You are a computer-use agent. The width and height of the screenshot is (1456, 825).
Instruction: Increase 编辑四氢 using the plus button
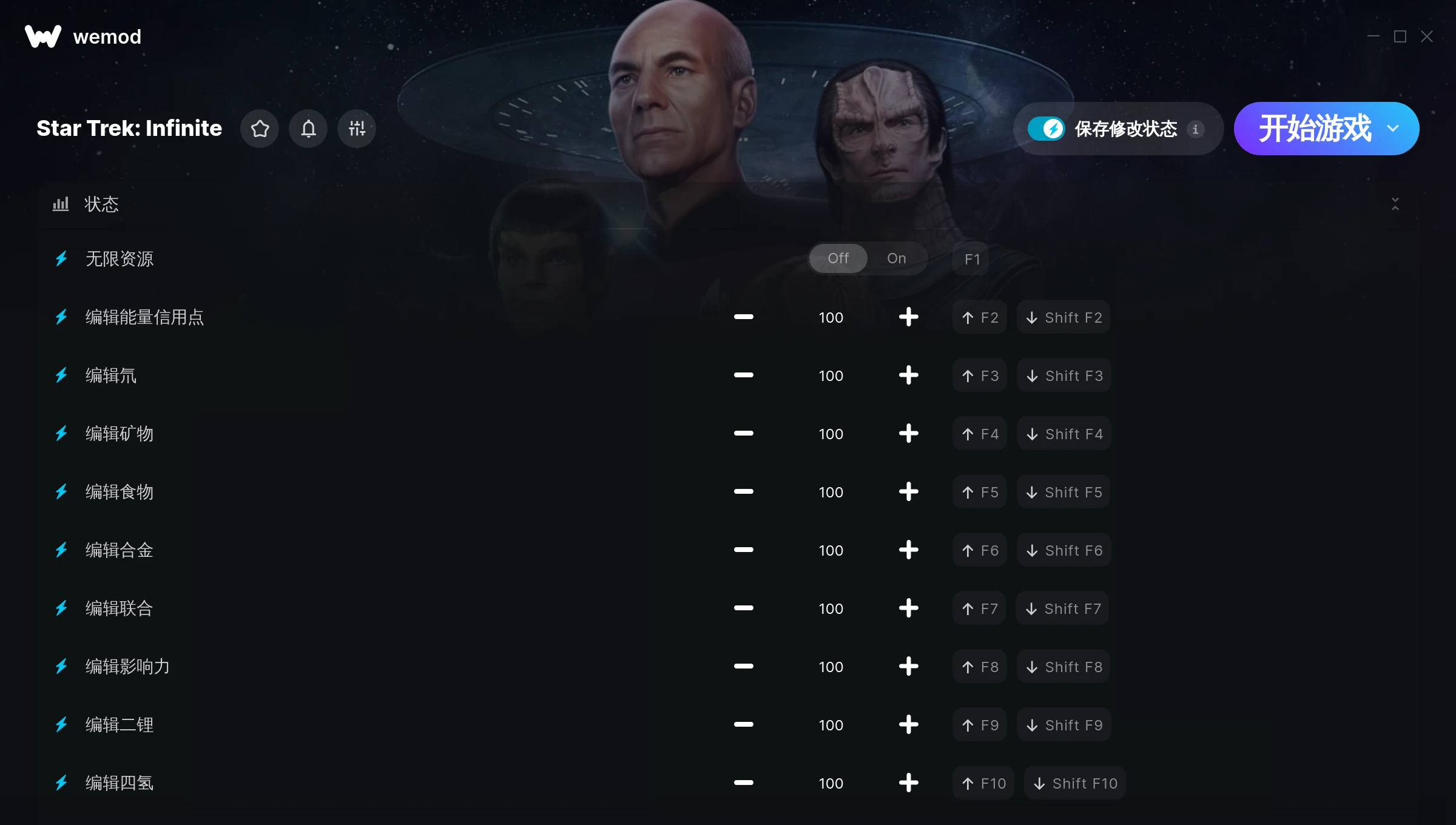click(908, 783)
